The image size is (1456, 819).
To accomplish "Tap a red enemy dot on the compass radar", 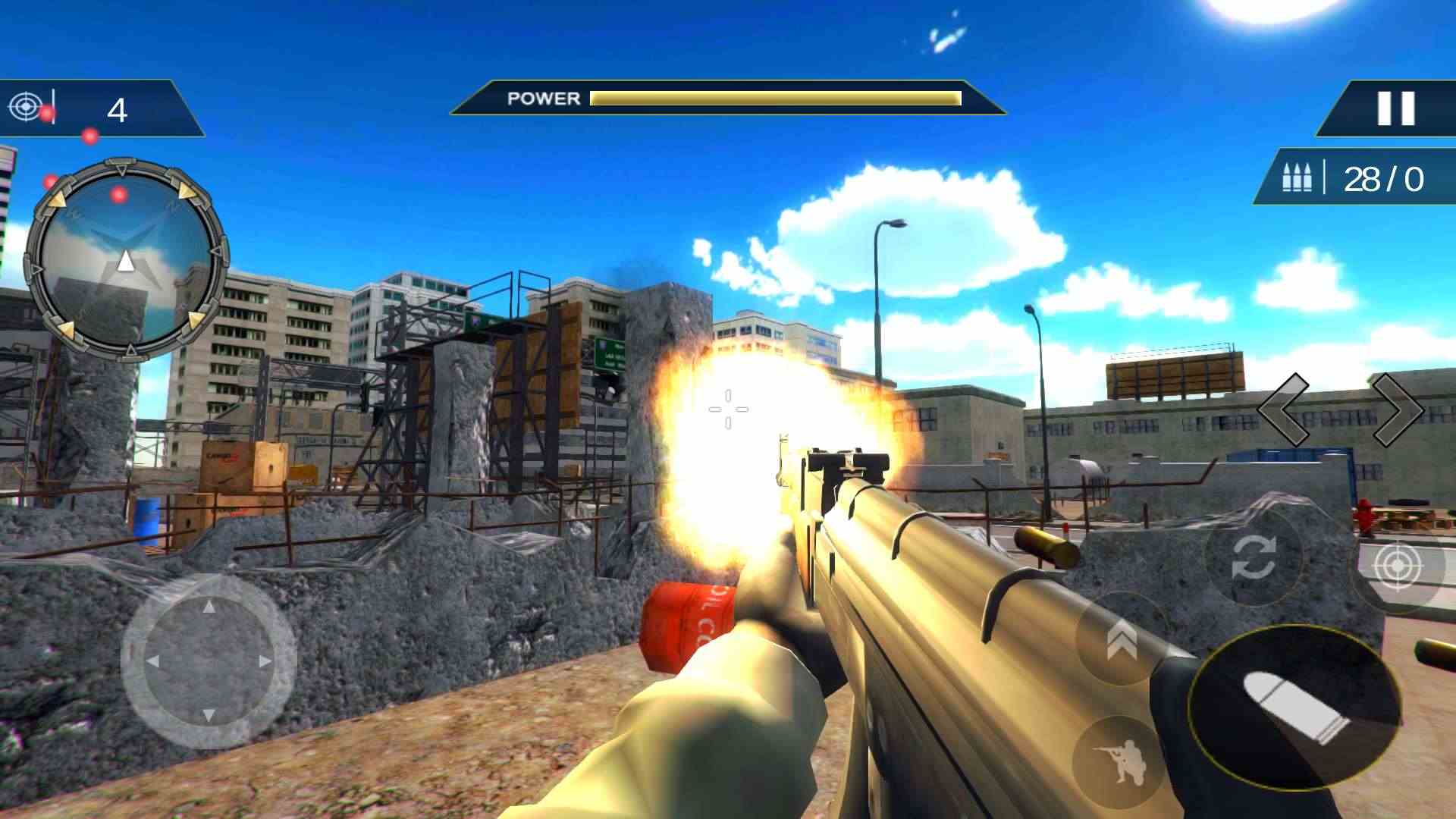I will [x=118, y=193].
